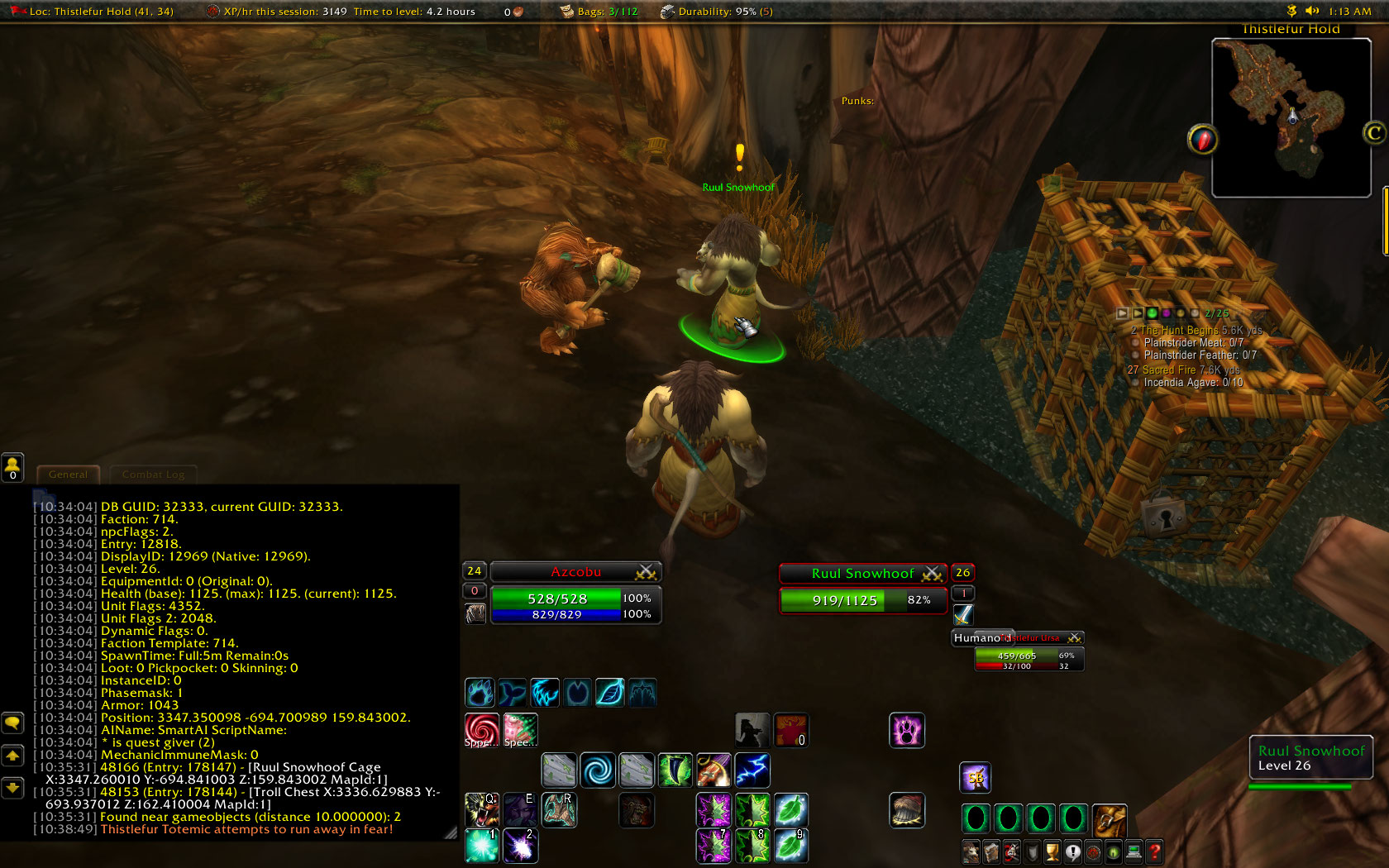Open the chat bubble menu

(12, 723)
